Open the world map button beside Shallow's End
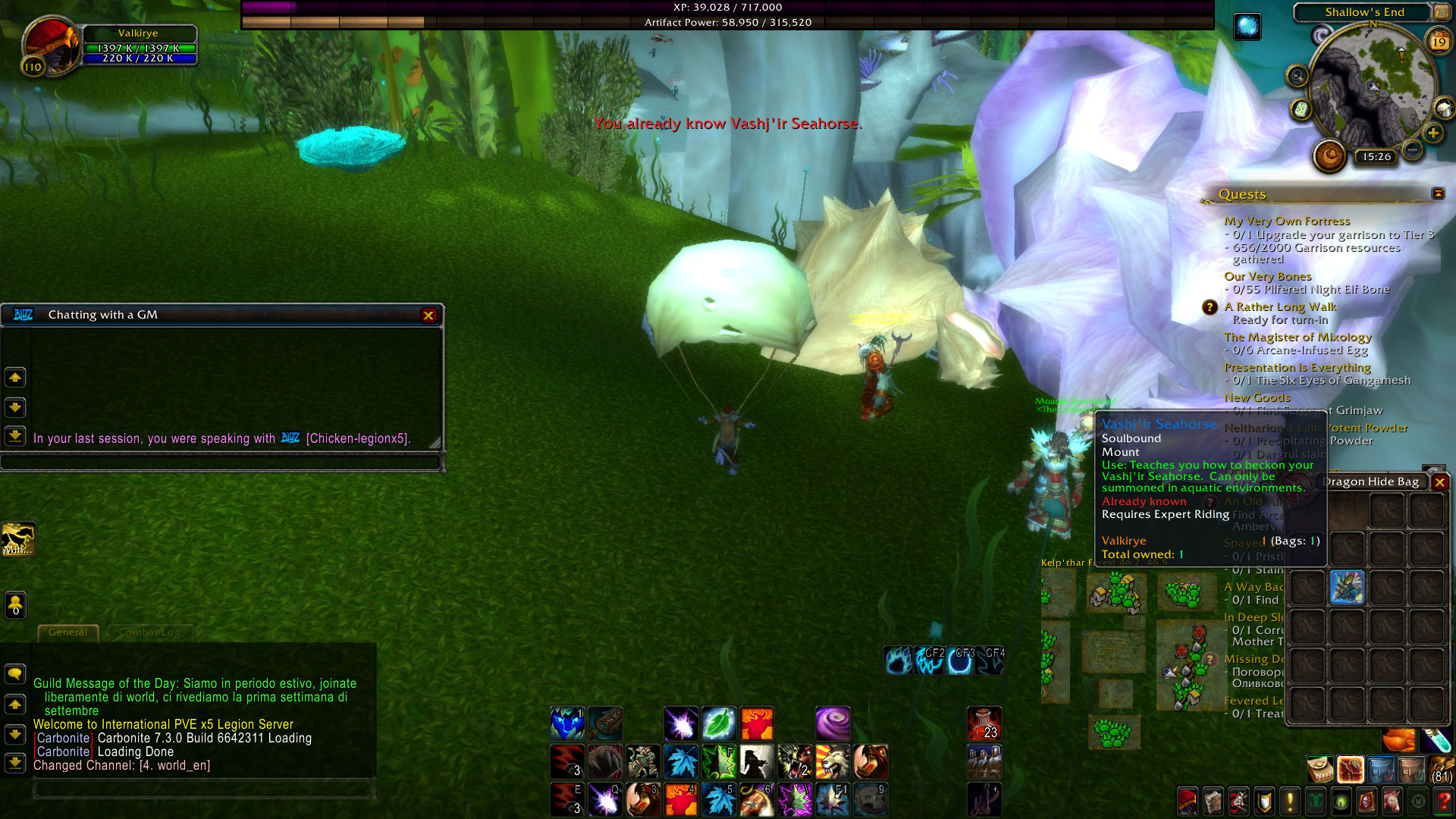 coord(1440,12)
